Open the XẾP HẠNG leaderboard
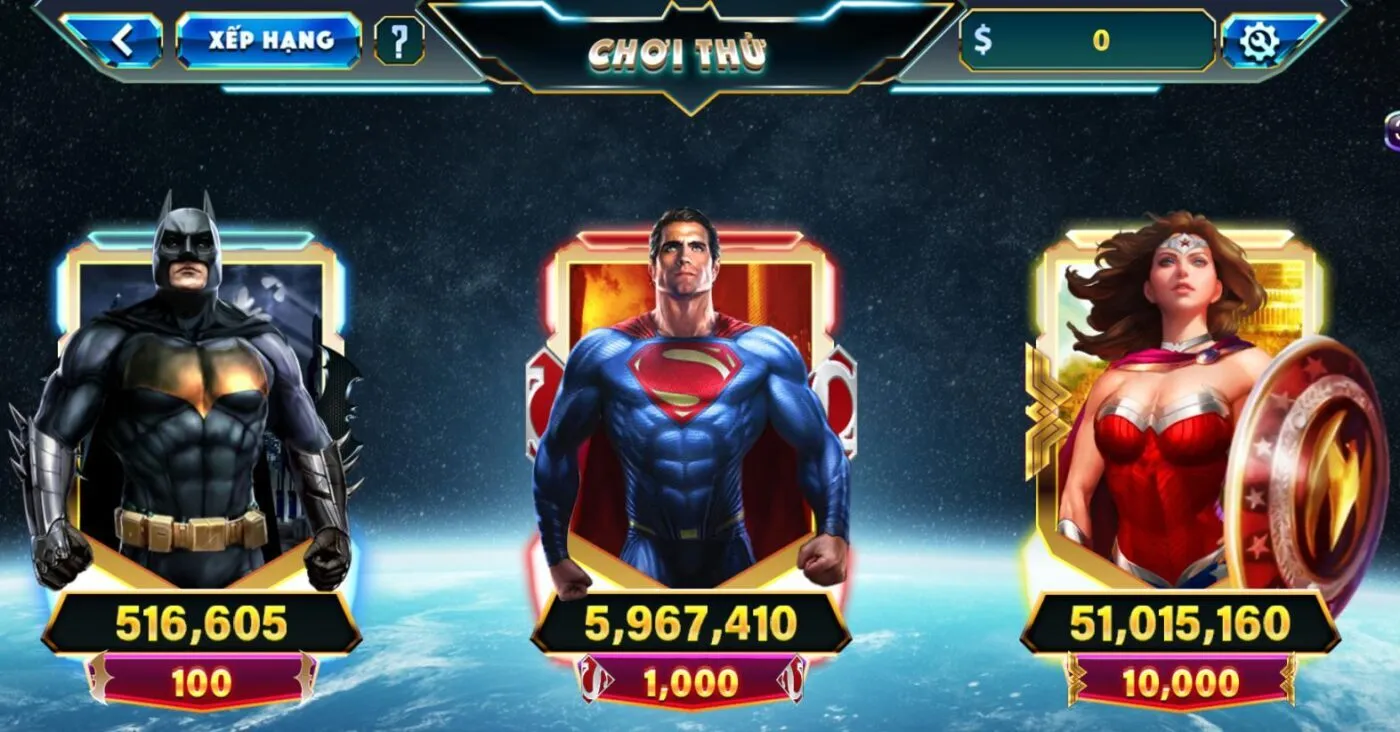Image resolution: width=1400 pixels, height=732 pixels. coord(272,42)
